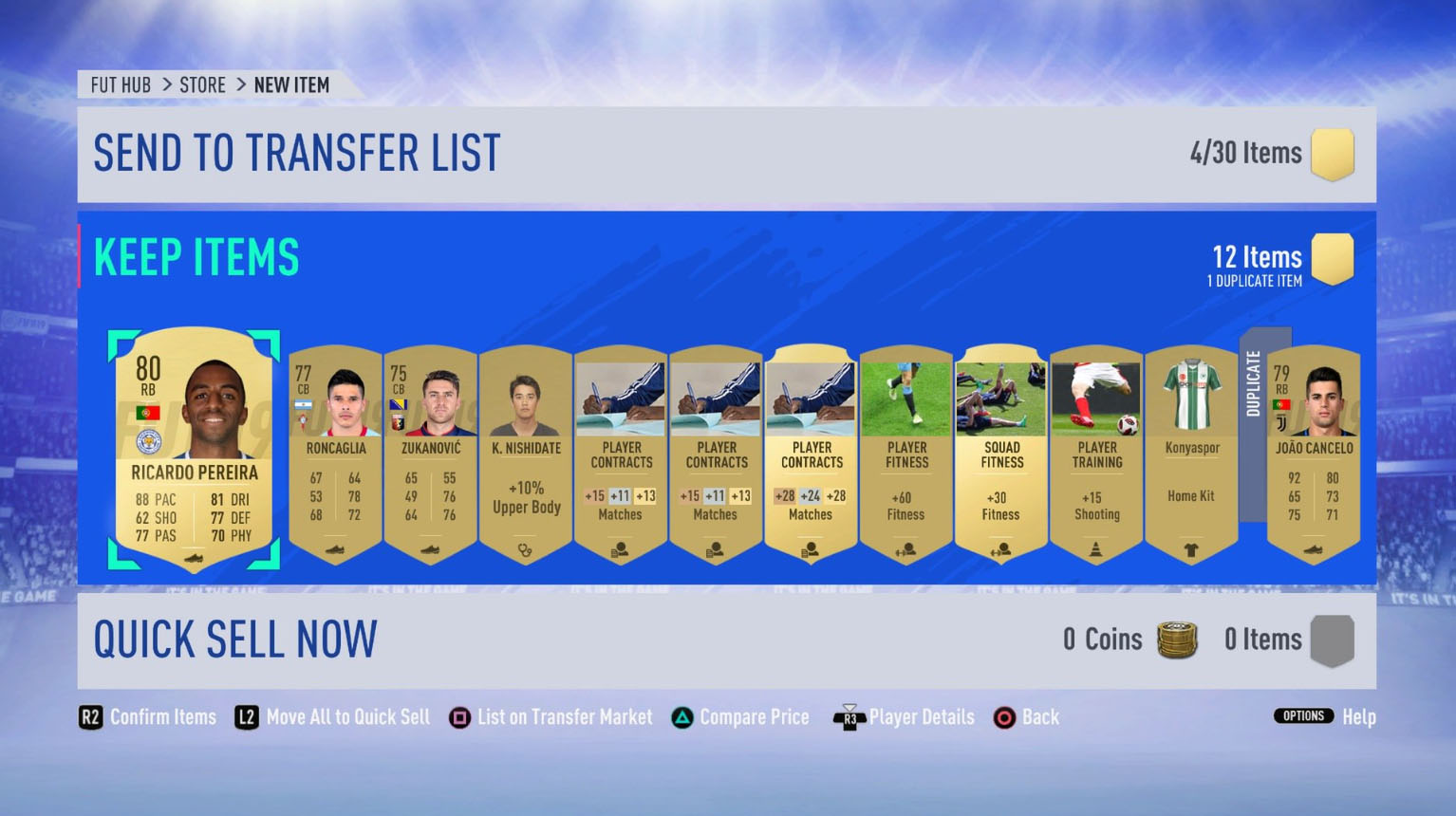Select the Player Fitness +60 card
Image resolution: width=1456 pixels, height=816 pixels.
coord(905,455)
